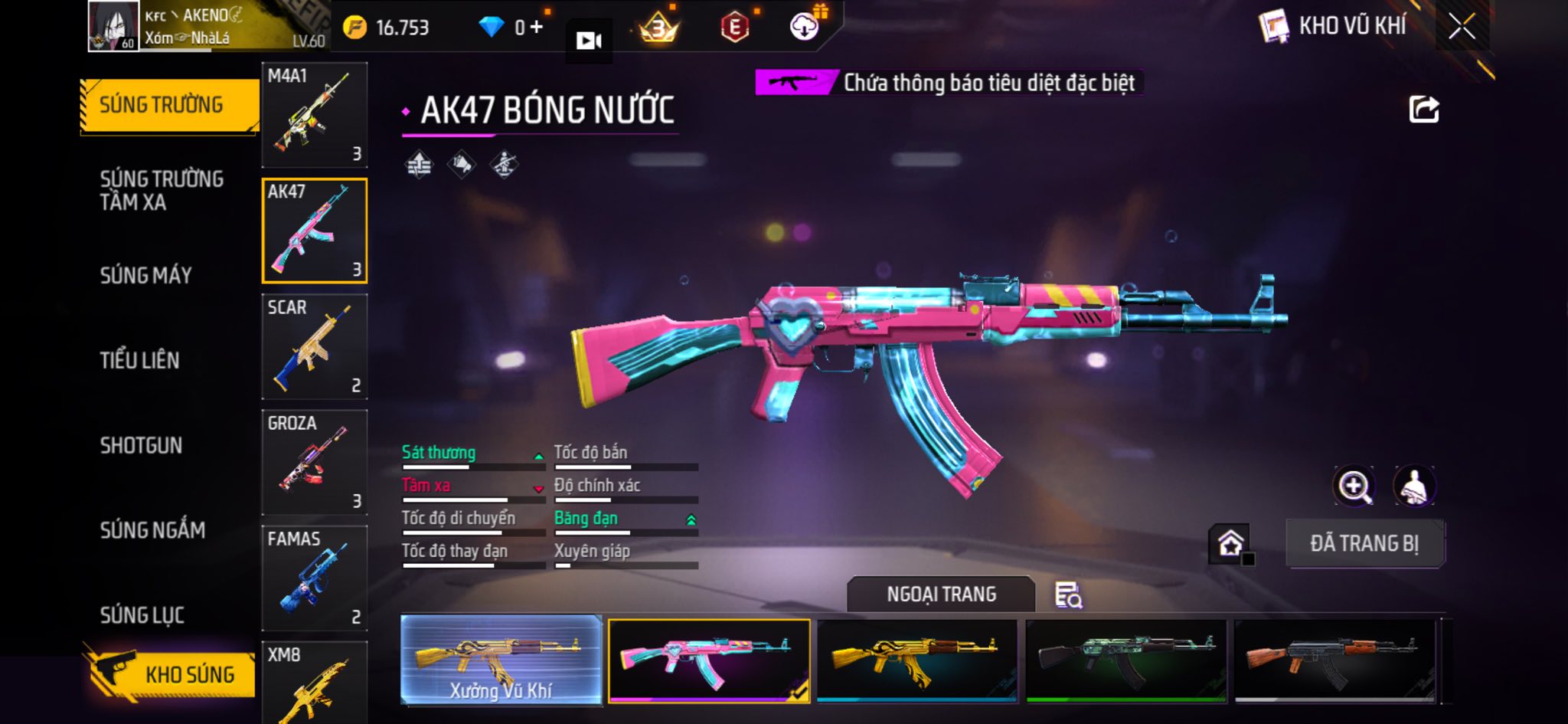Close the weapon vault screen
This screenshot has height=724, width=1568.
coord(1462,27)
